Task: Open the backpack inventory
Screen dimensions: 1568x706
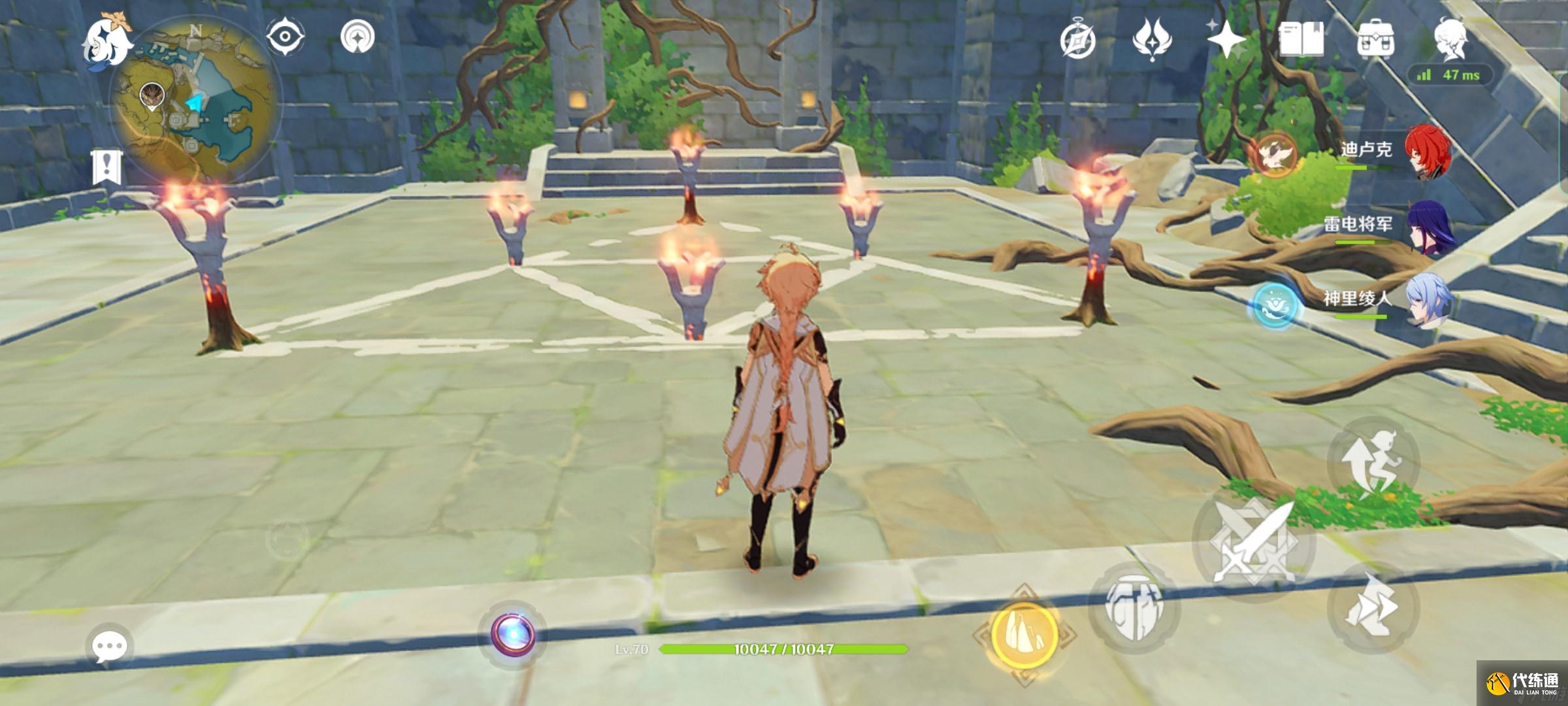Action: click(1375, 41)
